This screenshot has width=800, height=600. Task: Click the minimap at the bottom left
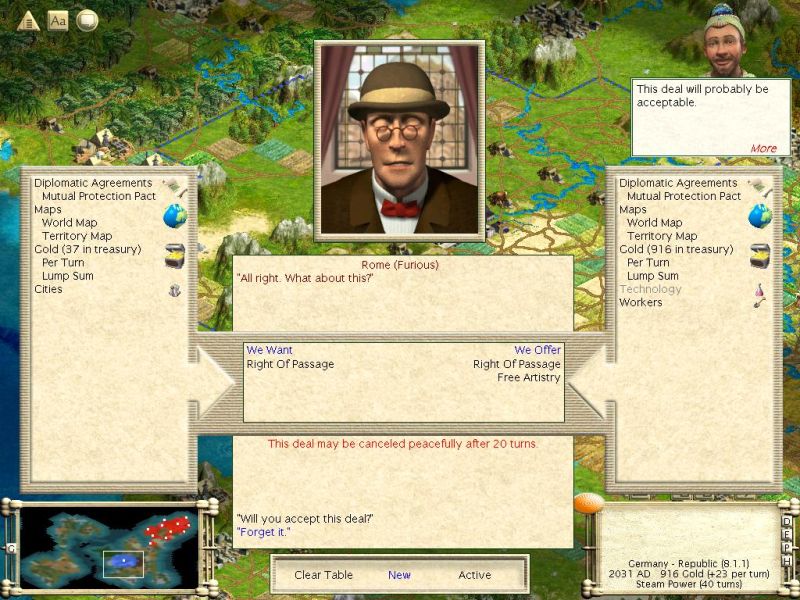point(110,547)
